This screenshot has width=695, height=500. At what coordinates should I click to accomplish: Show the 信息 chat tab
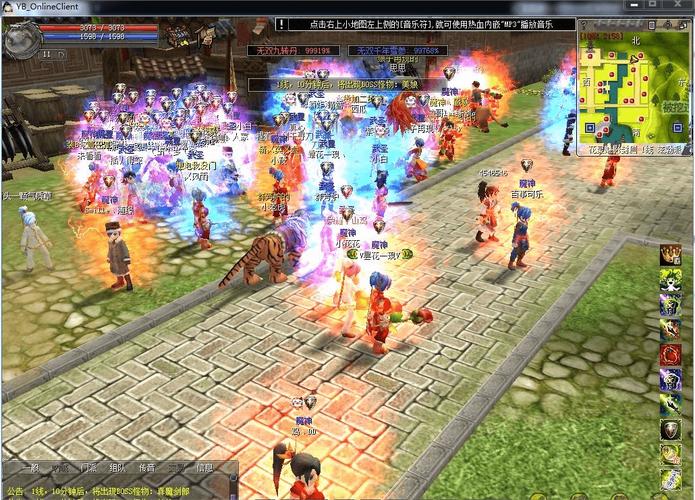click(x=205, y=468)
